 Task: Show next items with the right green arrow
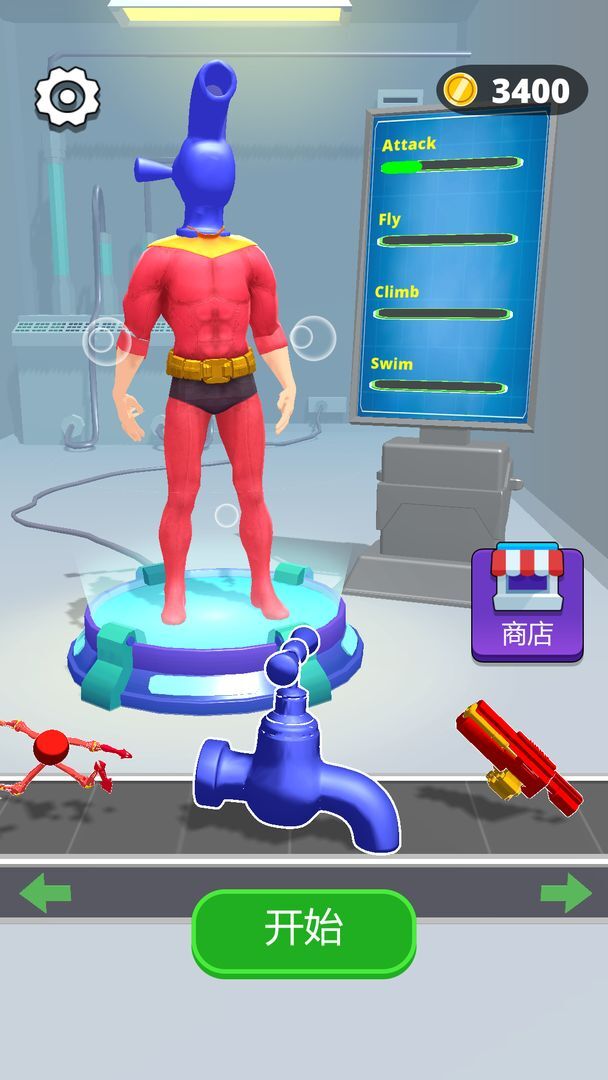[x=565, y=892]
